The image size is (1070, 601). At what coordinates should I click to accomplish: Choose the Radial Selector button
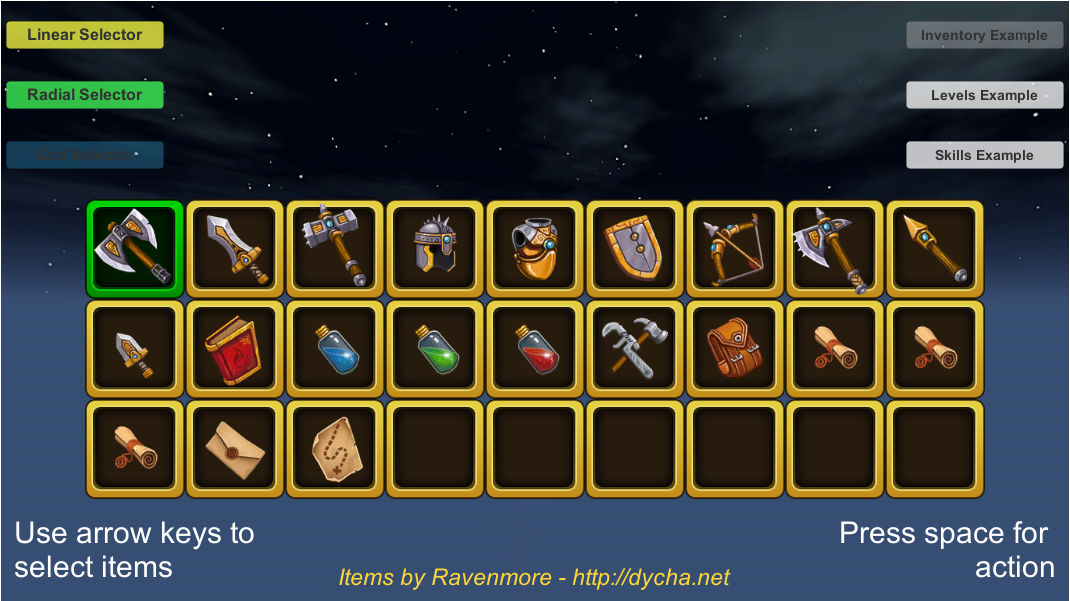(x=85, y=95)
